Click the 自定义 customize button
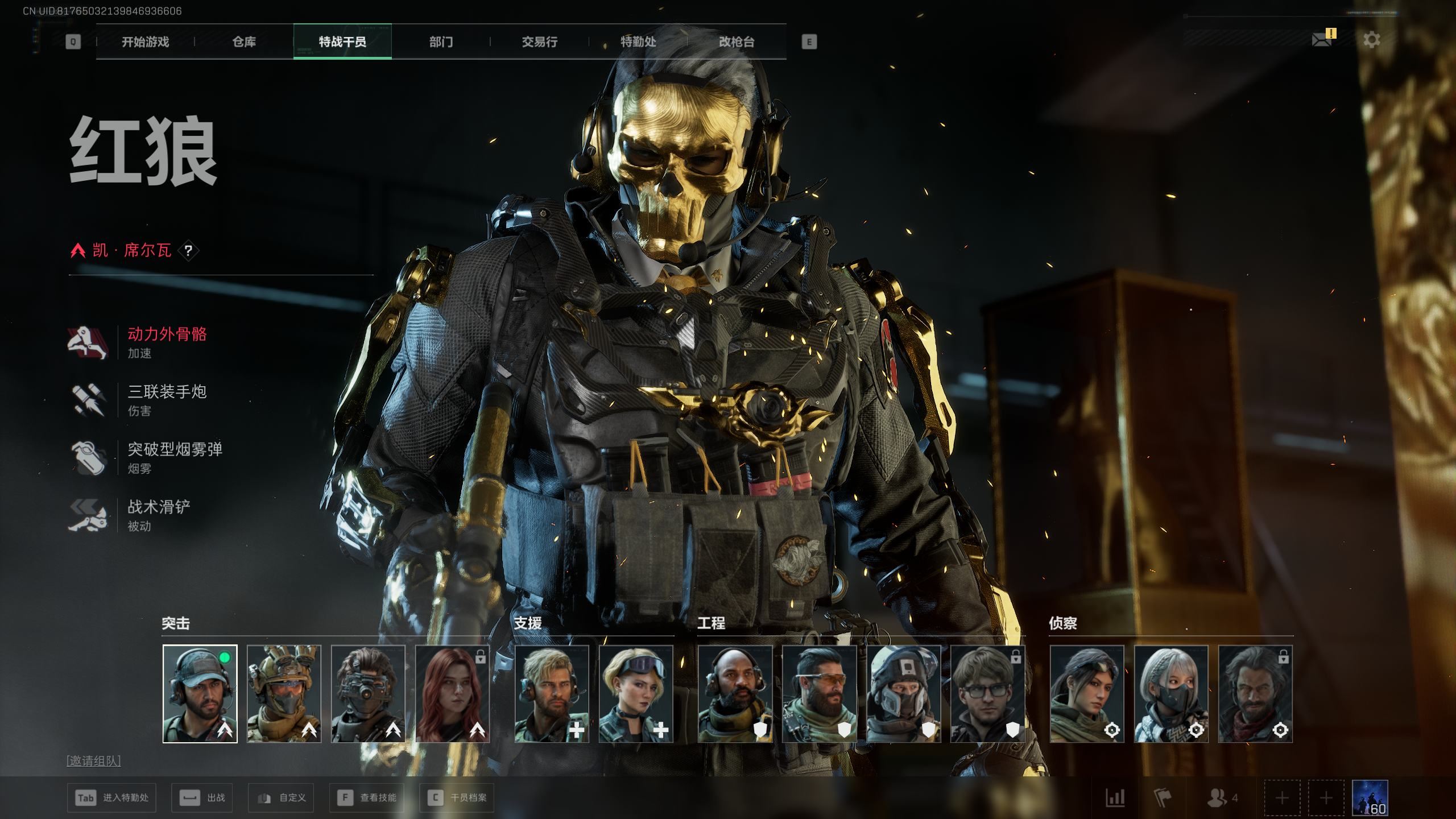Screen dimensions: 1456x819 281,798
